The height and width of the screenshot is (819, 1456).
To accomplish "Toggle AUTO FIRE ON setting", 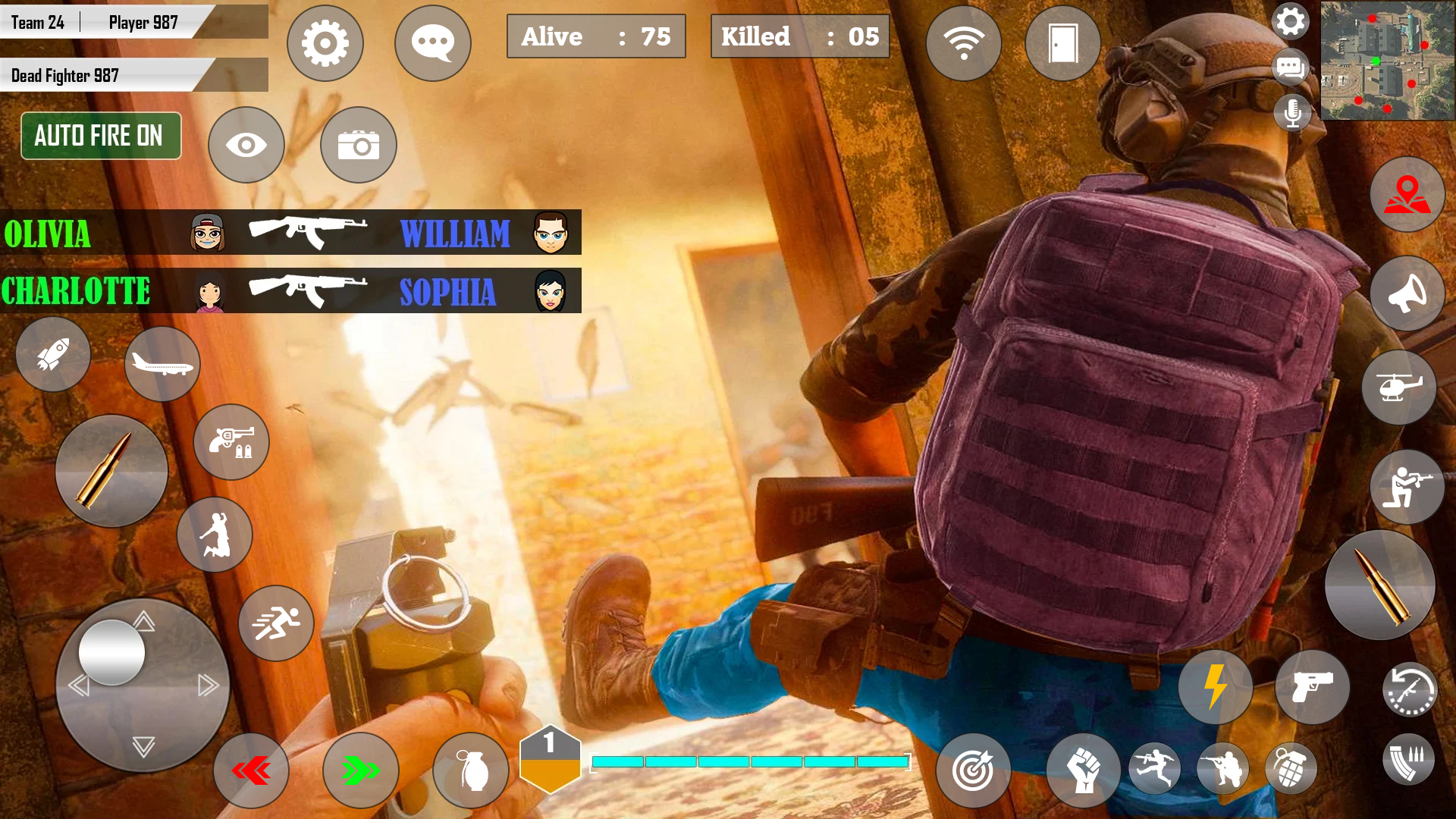I will tap(100, 136).
